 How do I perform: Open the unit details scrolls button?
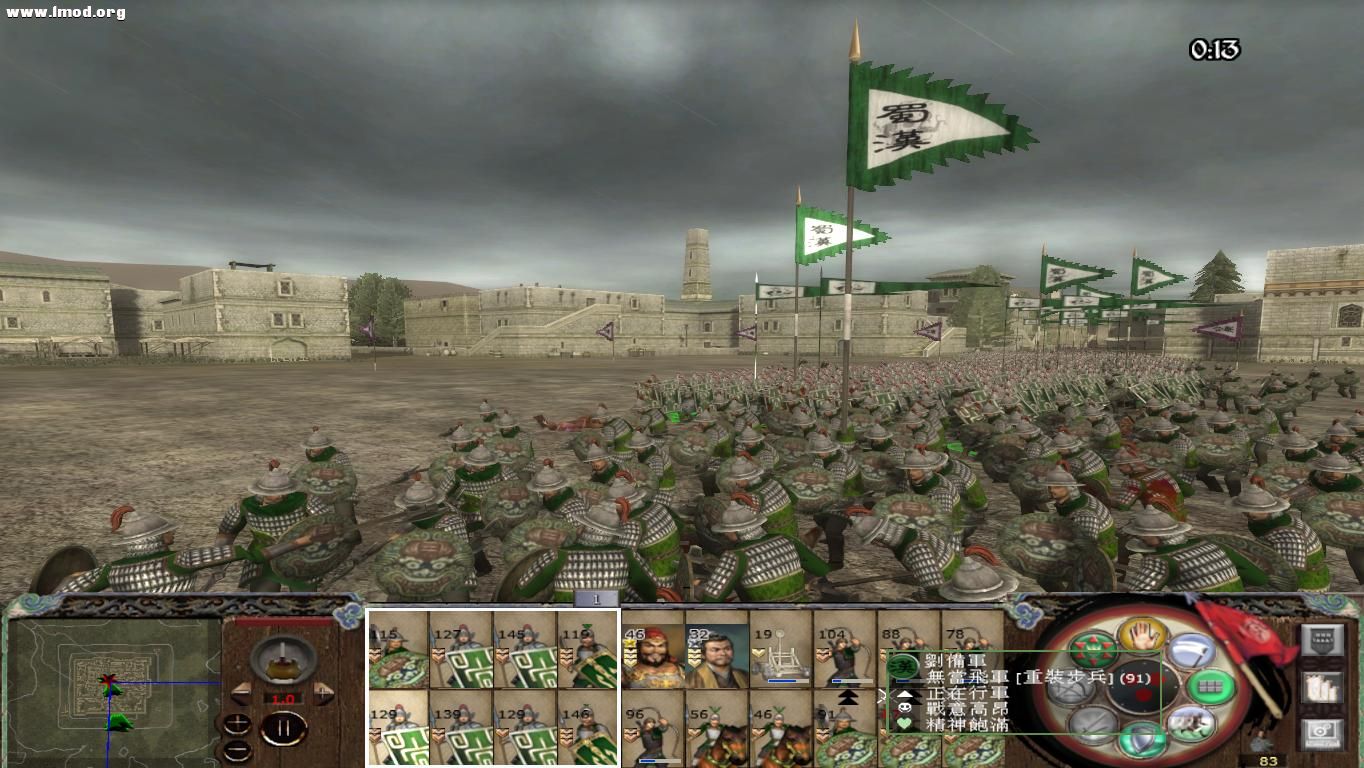[x=1321, y=689]
